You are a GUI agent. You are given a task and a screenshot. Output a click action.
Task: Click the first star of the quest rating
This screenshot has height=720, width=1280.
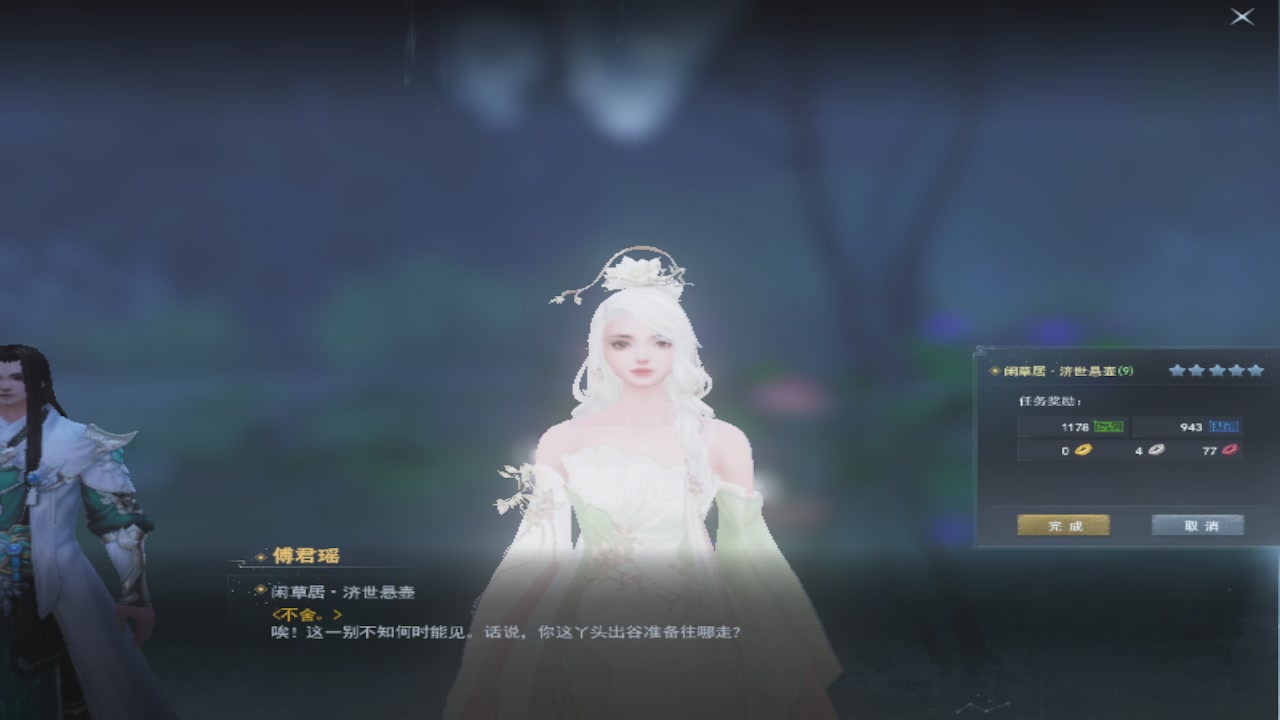point(1177,371)
